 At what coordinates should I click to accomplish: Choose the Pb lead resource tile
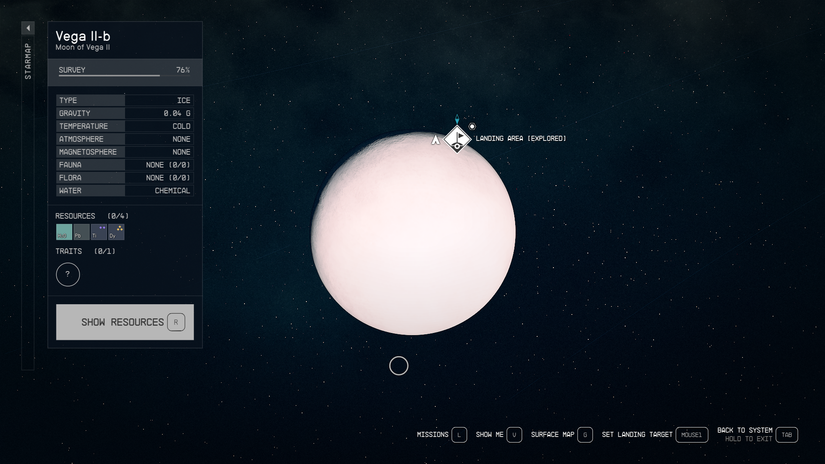[x=81, y=232]
